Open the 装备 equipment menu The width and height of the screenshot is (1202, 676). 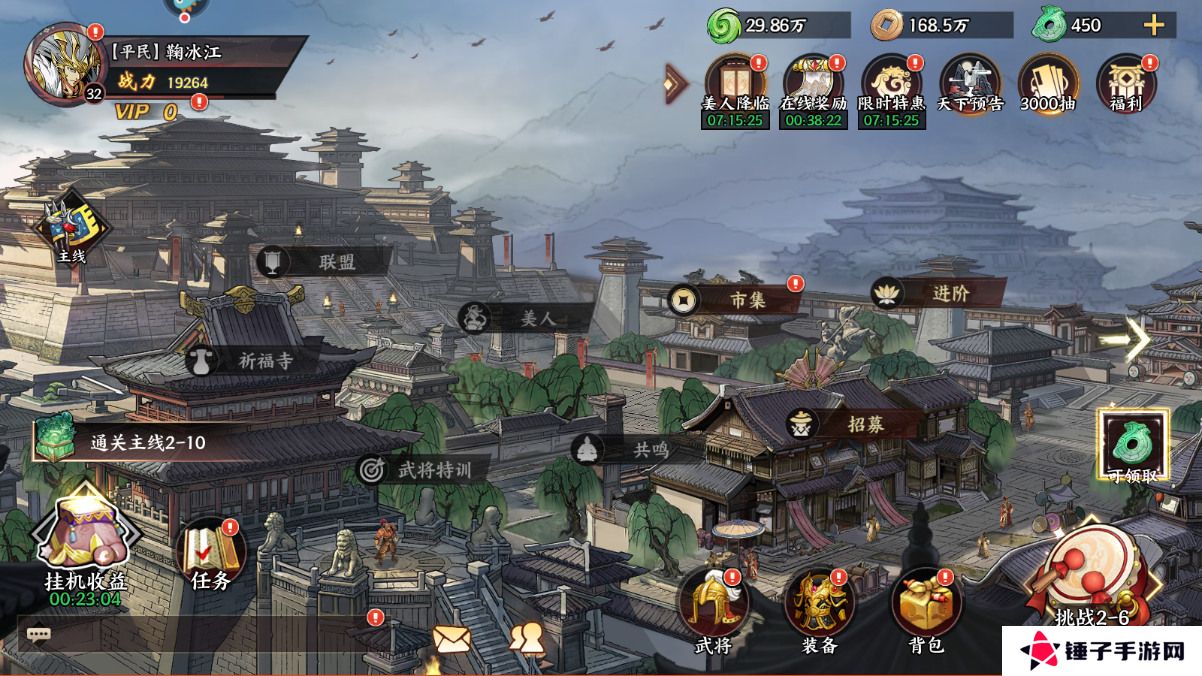819,606
